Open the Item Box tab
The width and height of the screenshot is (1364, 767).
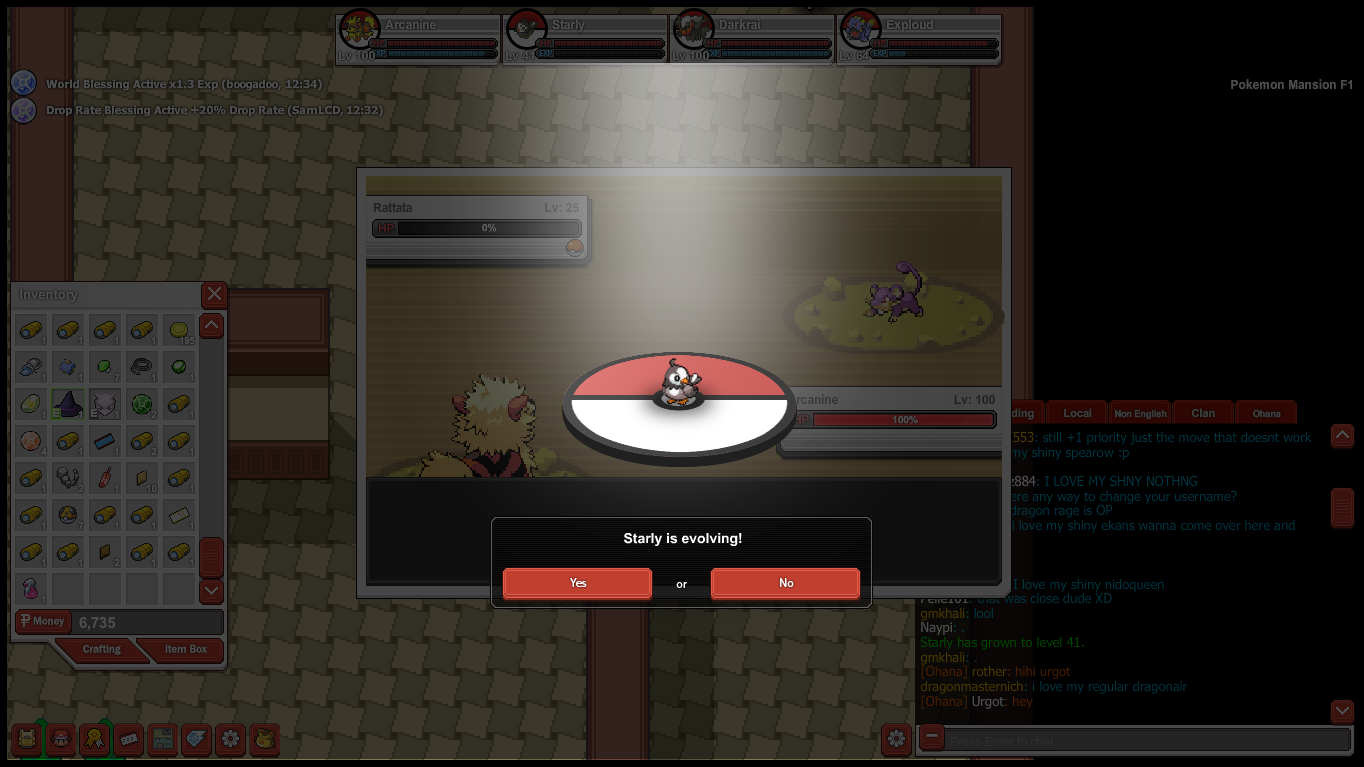[x=185, y=650]
